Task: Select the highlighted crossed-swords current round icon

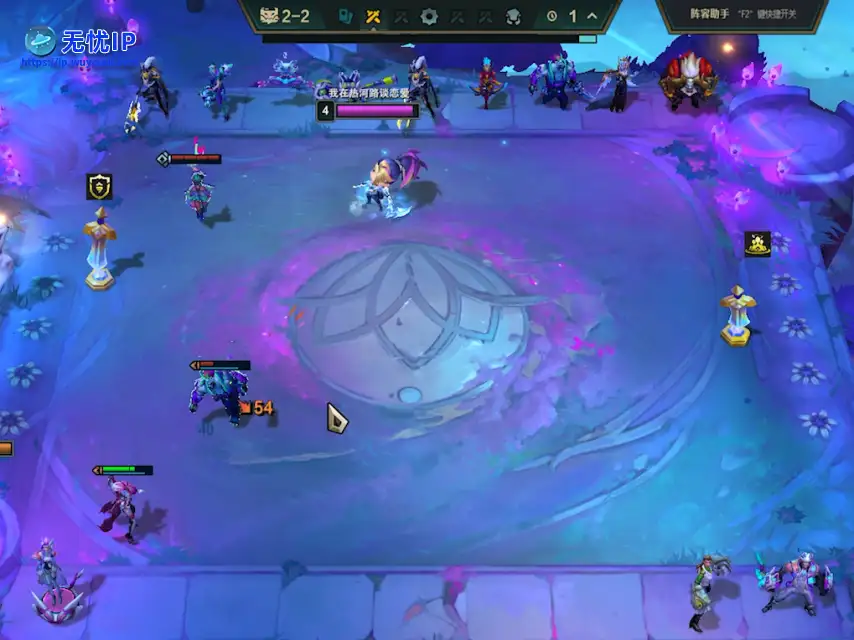Action: coord(373,16)
